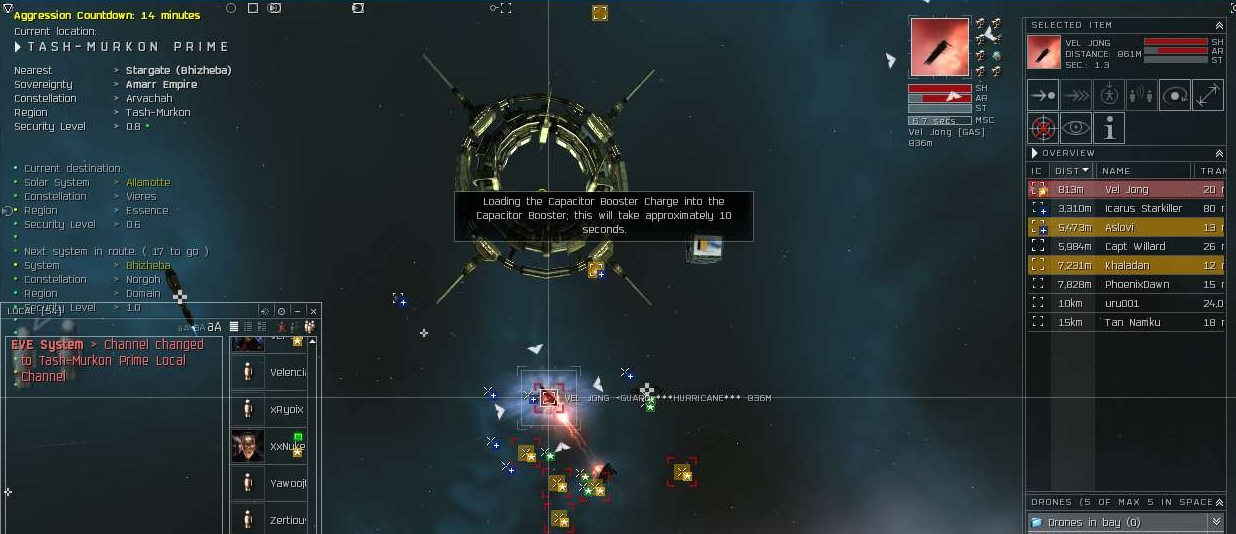Activate the Orbit action icon
Viewport: 1236px width, 534px height.
point(1175,96)
